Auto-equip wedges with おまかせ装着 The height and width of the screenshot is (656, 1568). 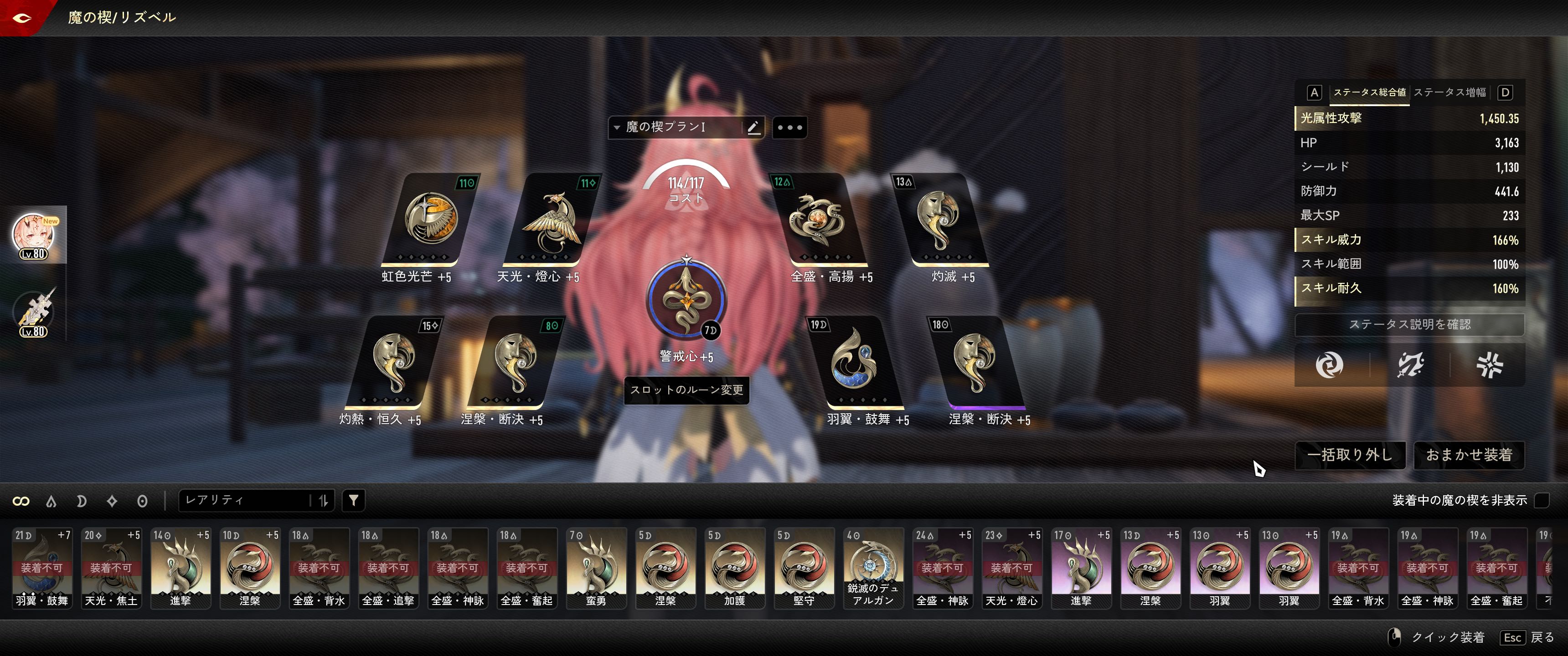pyautogui.click(x=1468, y=455)
